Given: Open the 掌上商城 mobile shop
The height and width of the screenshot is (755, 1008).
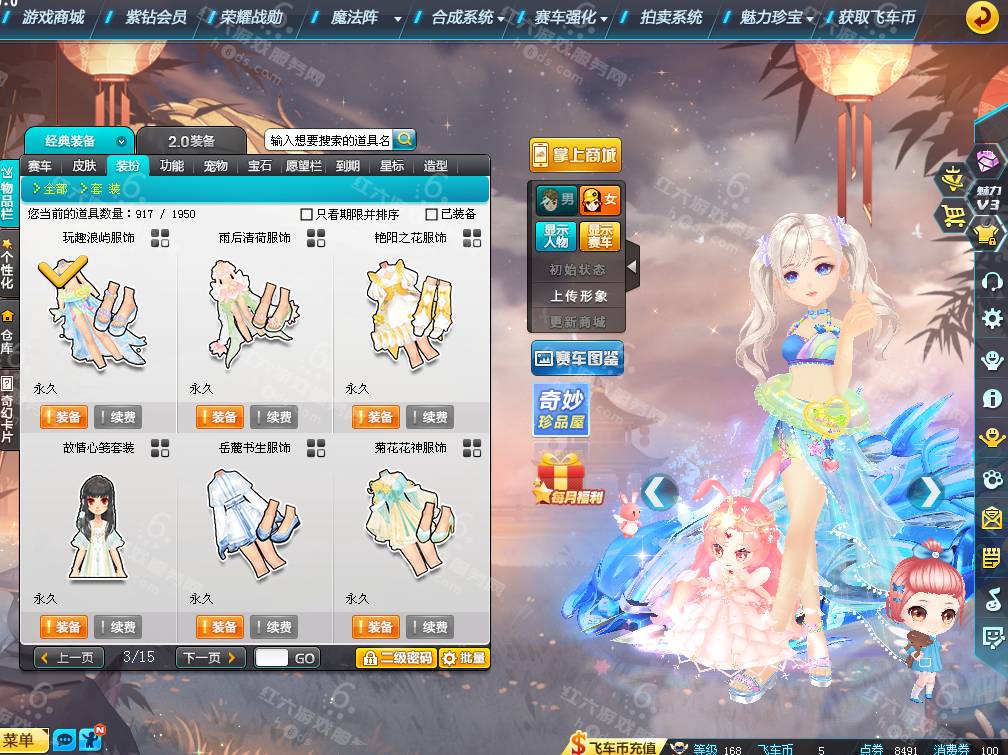Looking at the screenshot, I should coord(575,155).
